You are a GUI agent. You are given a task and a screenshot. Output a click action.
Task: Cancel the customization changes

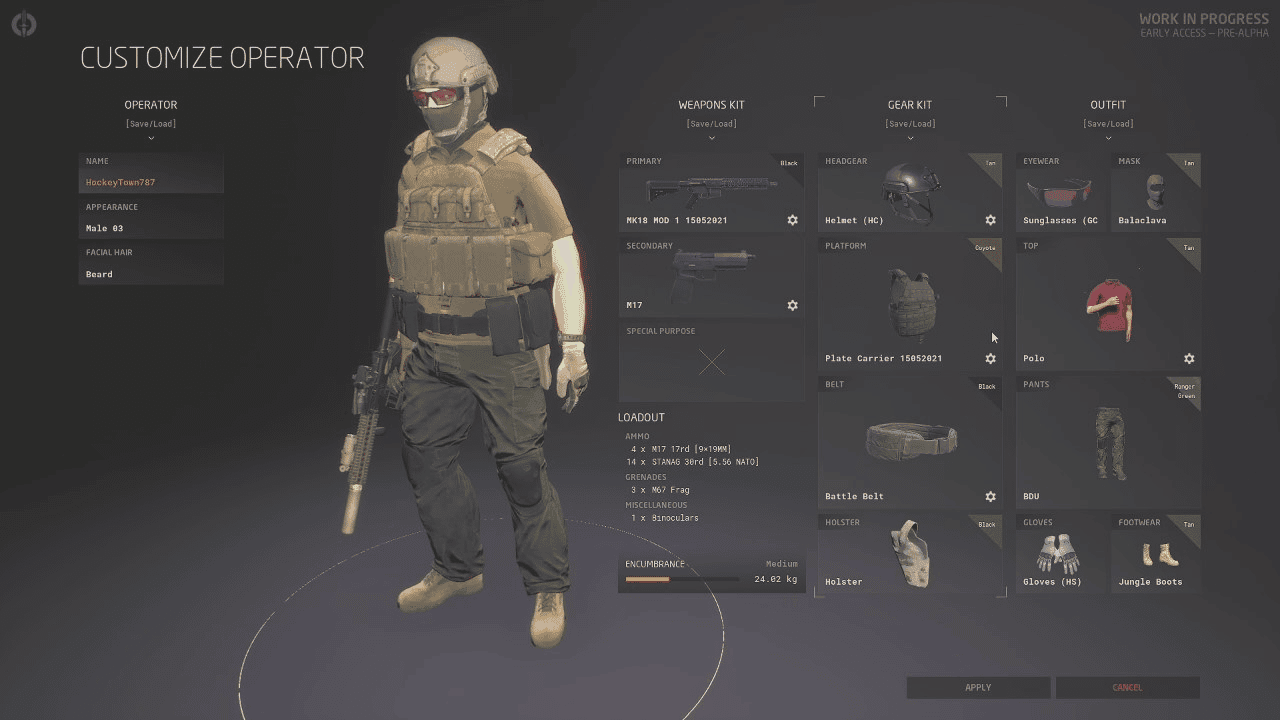[x=1127, y=687]
